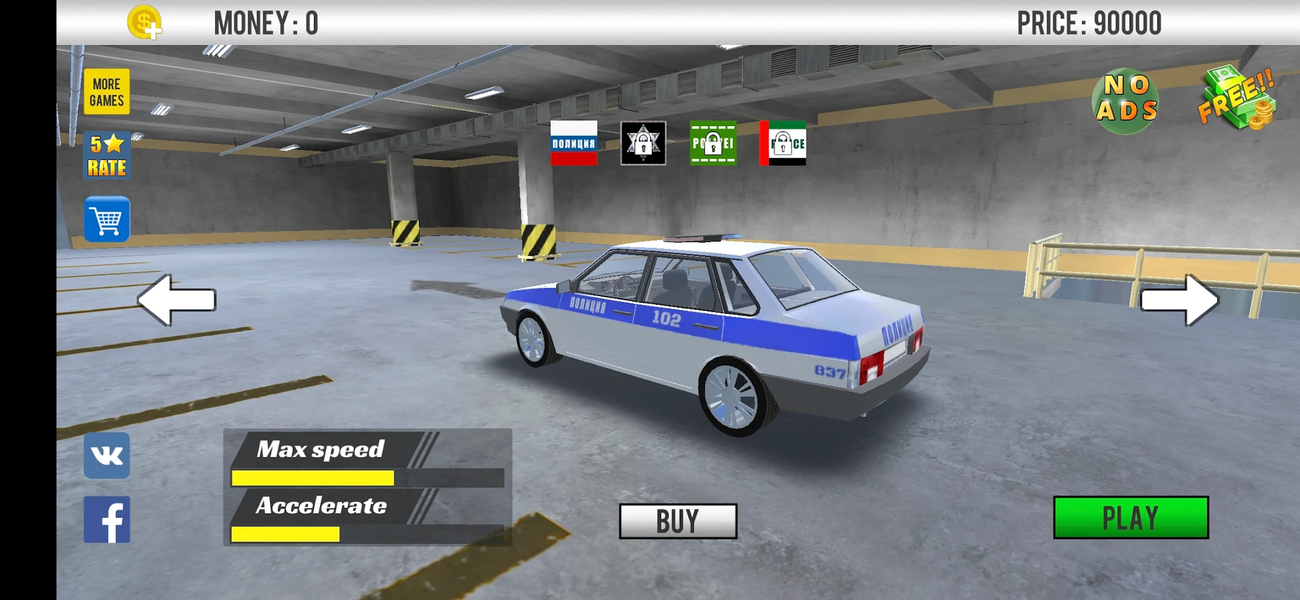The width and height of the screenshot is (1300, 600).
Task: Select the Russian flag police skin
Action: click(574, 143)
